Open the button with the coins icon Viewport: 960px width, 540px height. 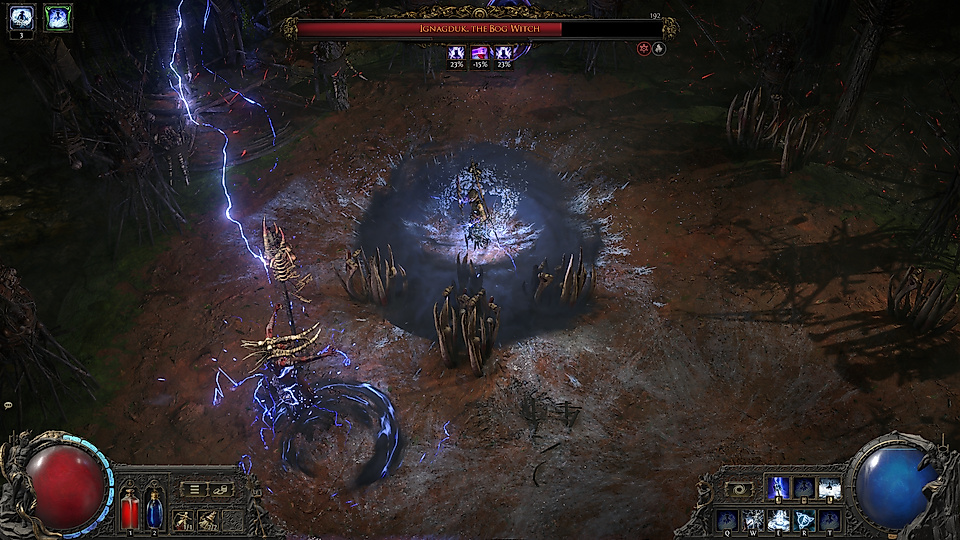pyautogui.click(x=220, y=489)
